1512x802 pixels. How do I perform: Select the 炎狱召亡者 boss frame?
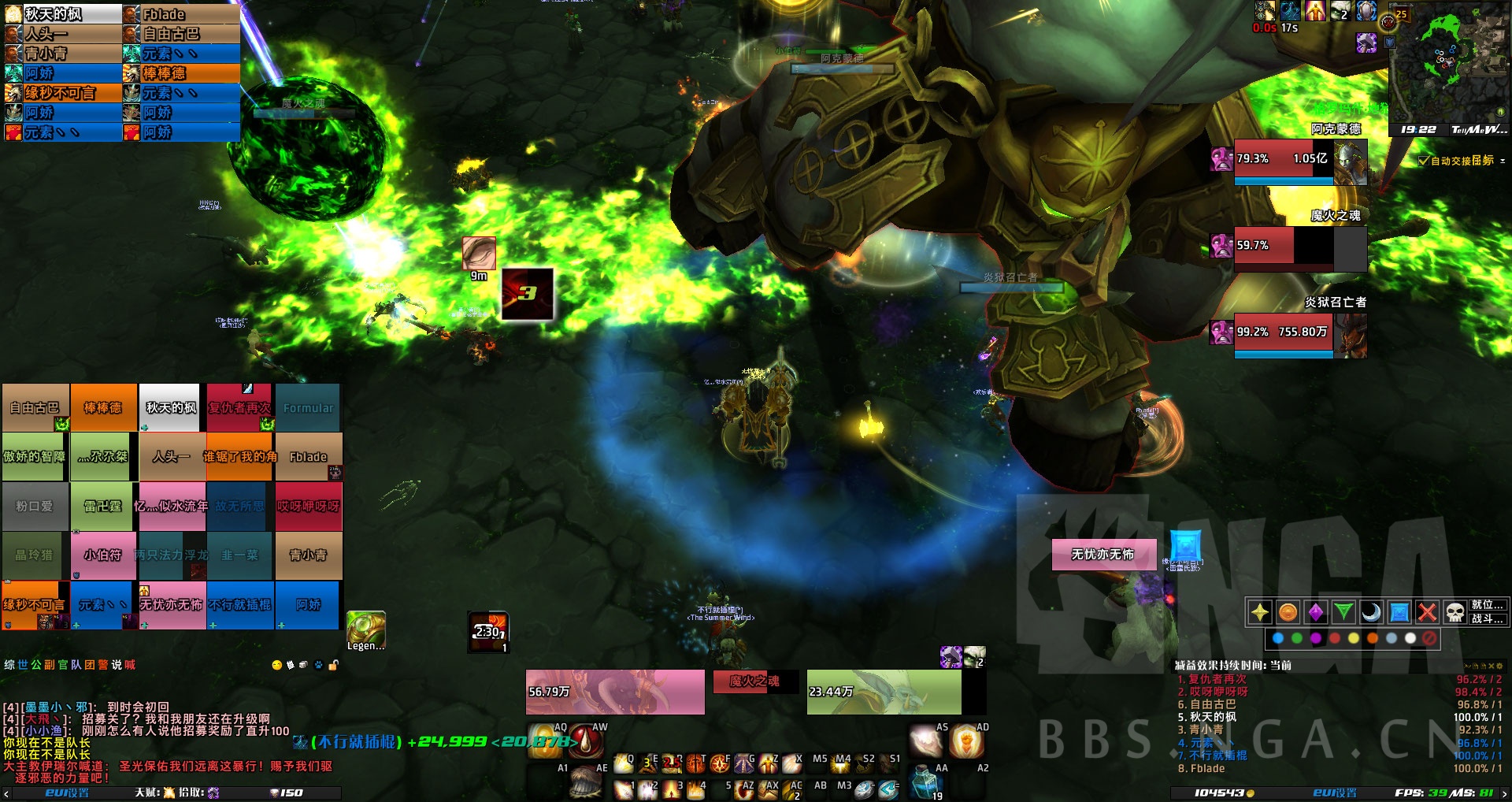tap(1299, 335)
